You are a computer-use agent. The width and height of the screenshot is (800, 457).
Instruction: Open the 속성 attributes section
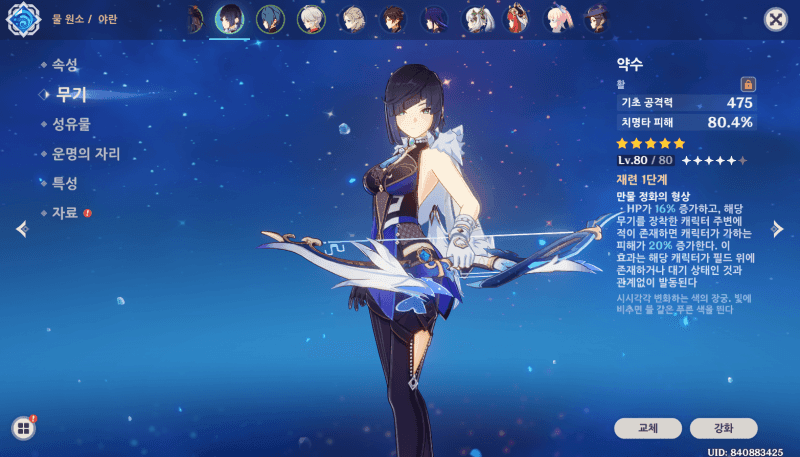pyautogui.click(x=65, y=65)
